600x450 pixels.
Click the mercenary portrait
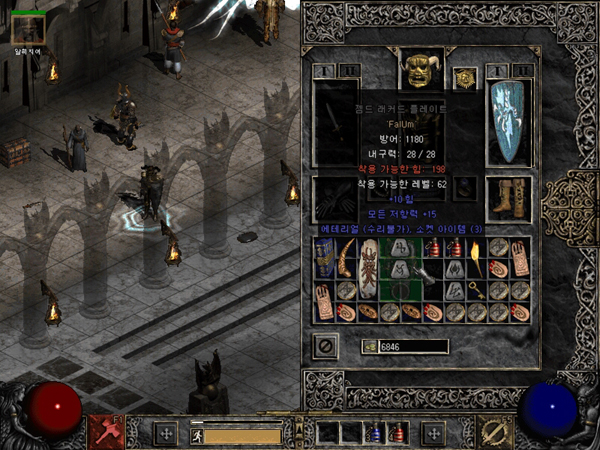(27, 30)
